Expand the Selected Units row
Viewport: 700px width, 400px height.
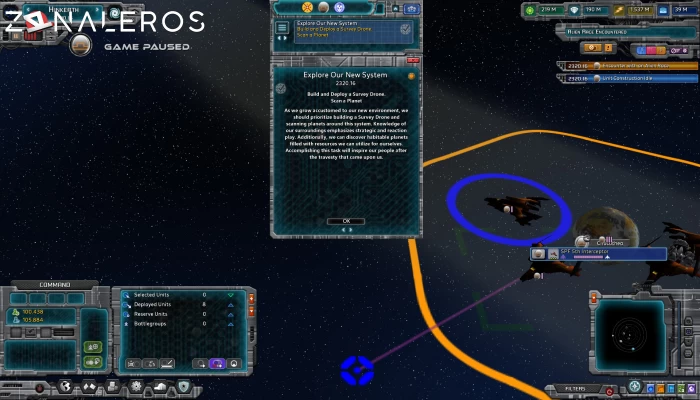coord(231,295)
